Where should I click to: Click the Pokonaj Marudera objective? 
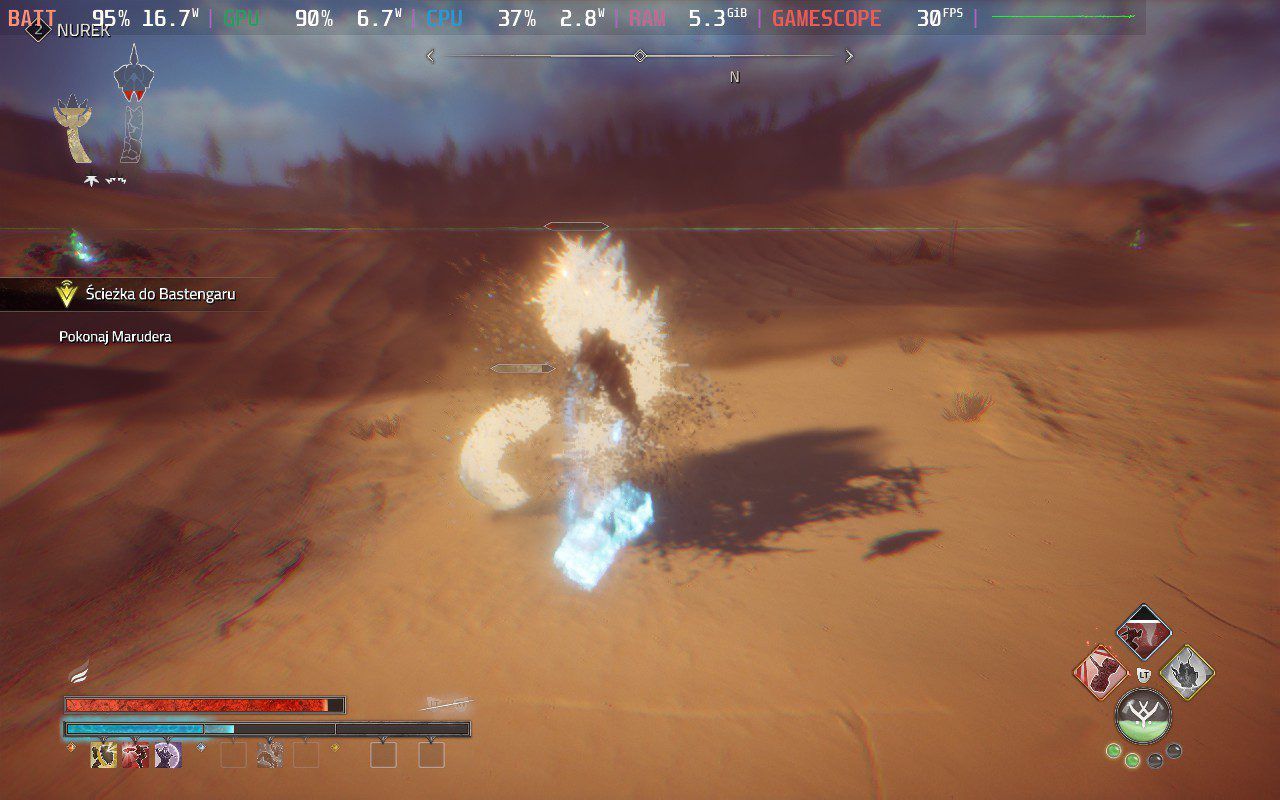click(115, 337)
